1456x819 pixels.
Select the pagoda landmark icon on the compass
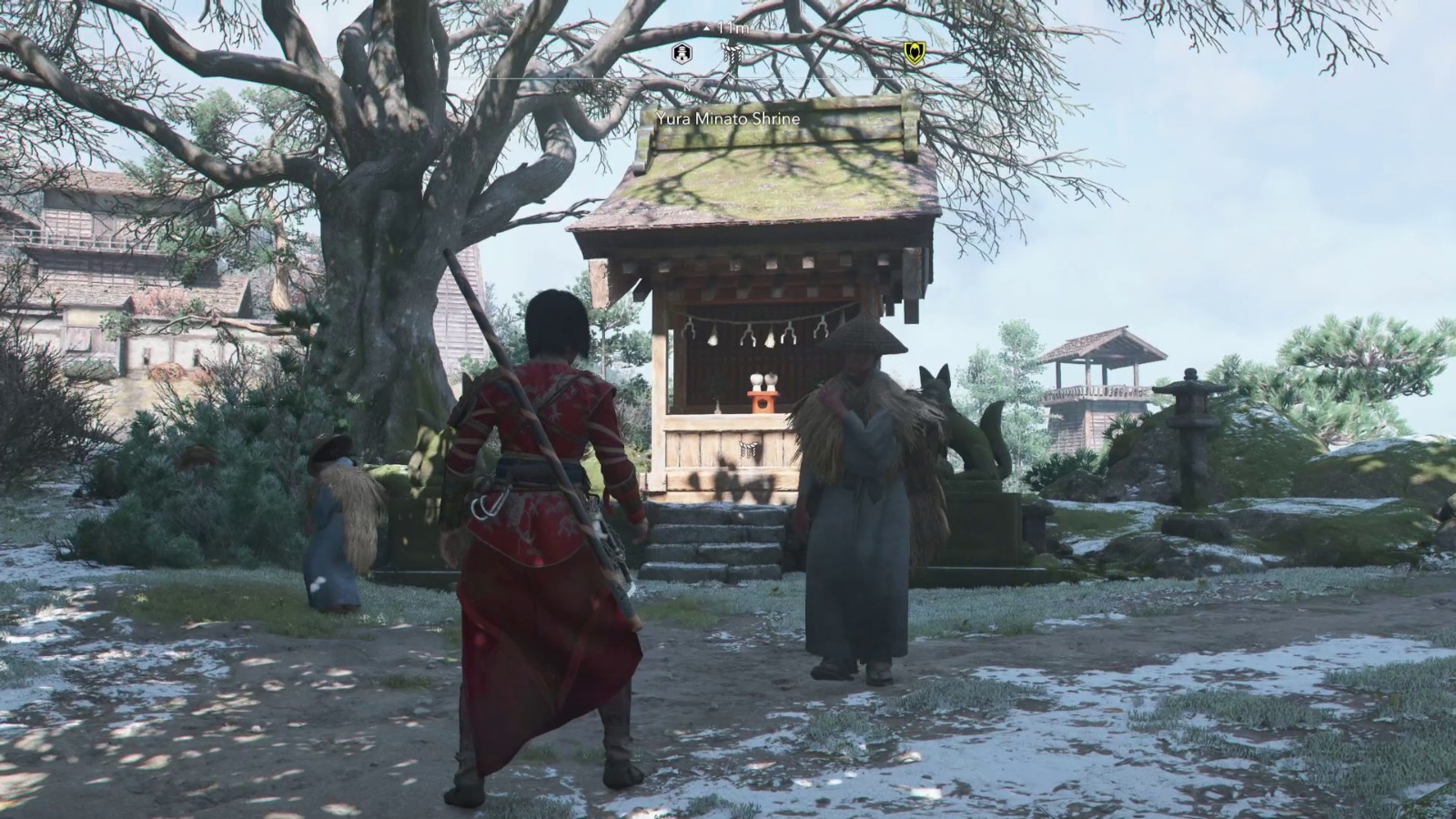pyautogui.click(x=681, y=53)
